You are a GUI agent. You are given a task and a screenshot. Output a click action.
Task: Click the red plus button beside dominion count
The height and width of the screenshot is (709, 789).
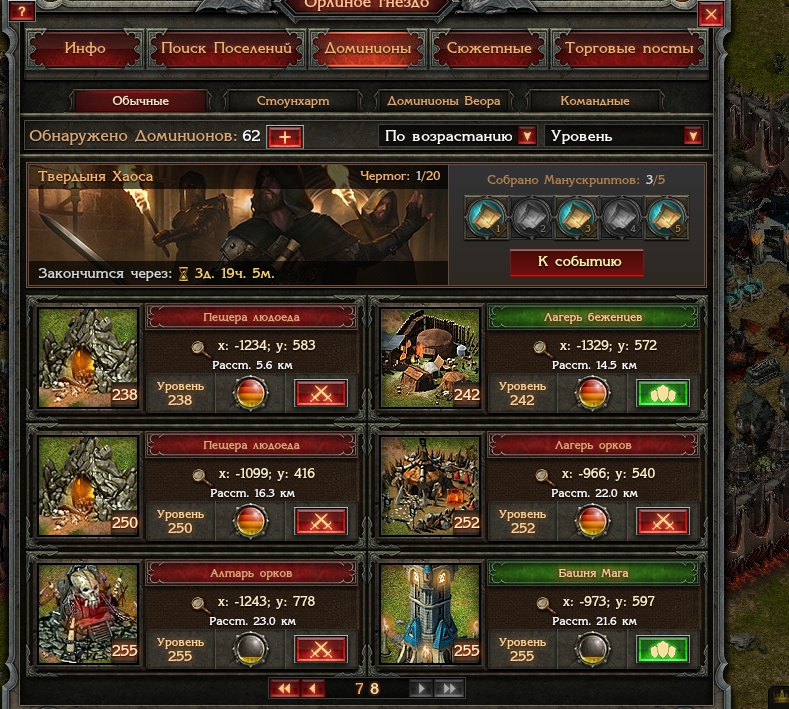[x=285, y=137]
